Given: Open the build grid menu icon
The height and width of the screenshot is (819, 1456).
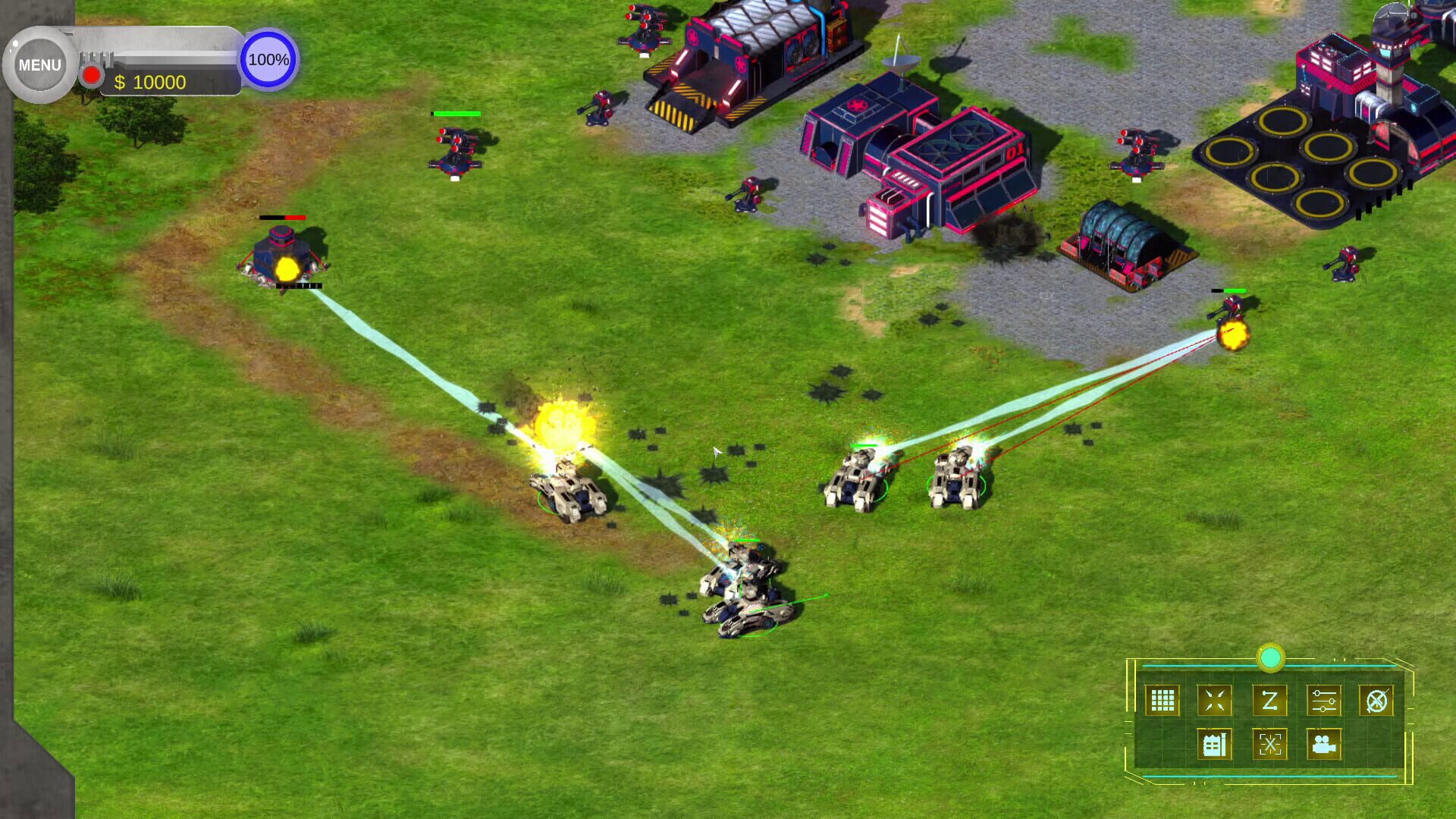Looking at the screenshot, I should [1163, 701].
